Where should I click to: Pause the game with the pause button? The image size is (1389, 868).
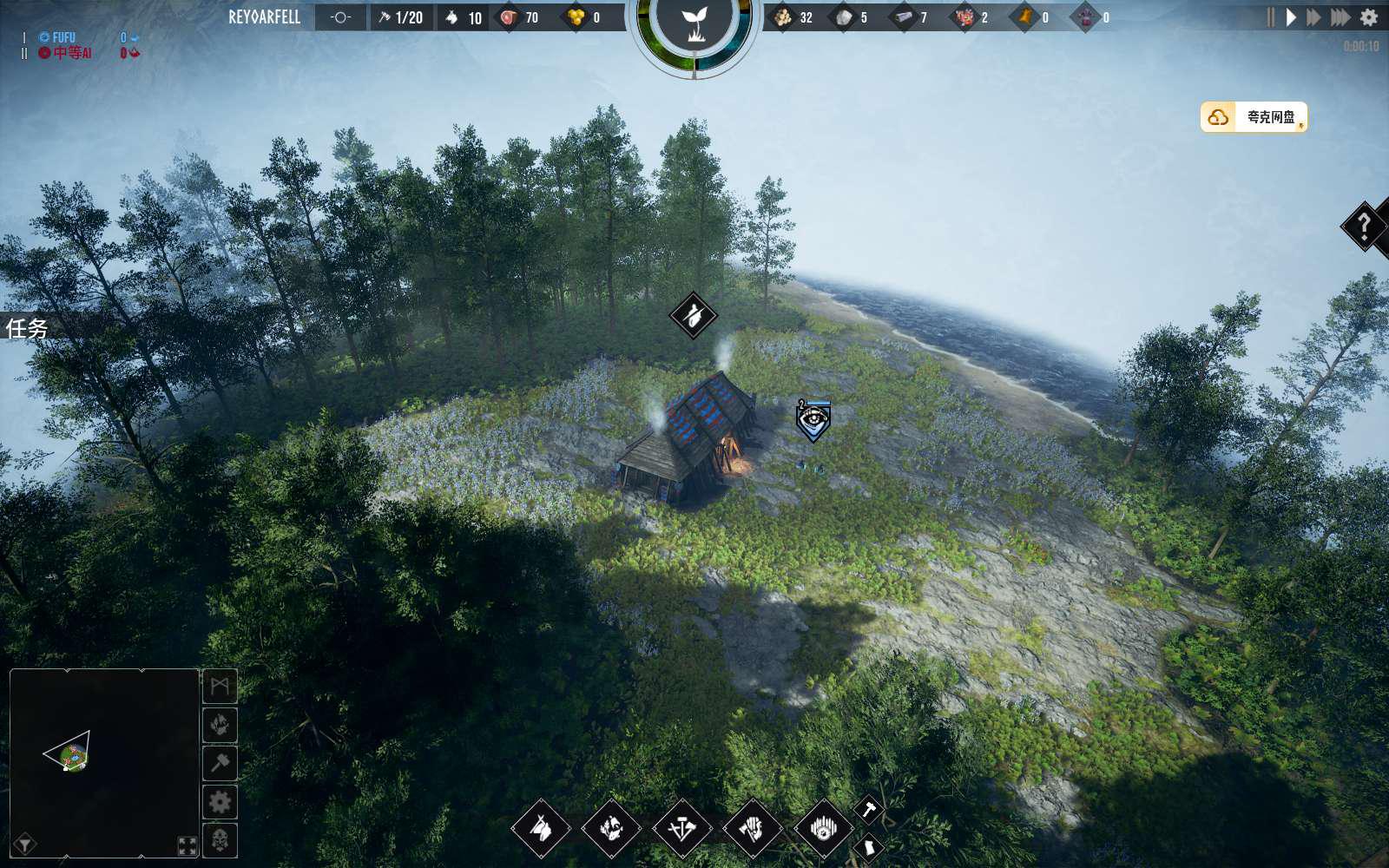[1270, 17]
